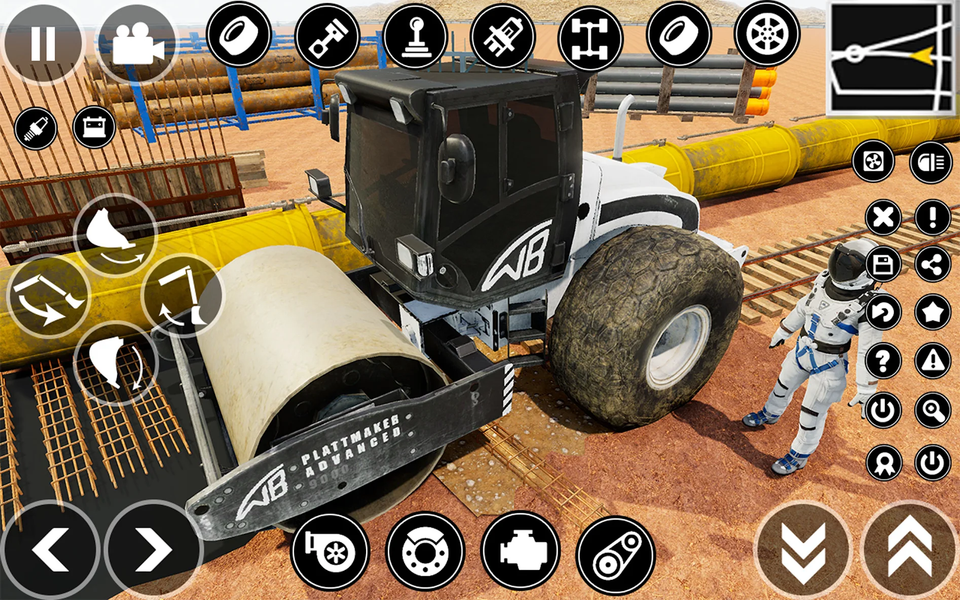
Task: Tap the piston icon
Action: click(327, 35)
